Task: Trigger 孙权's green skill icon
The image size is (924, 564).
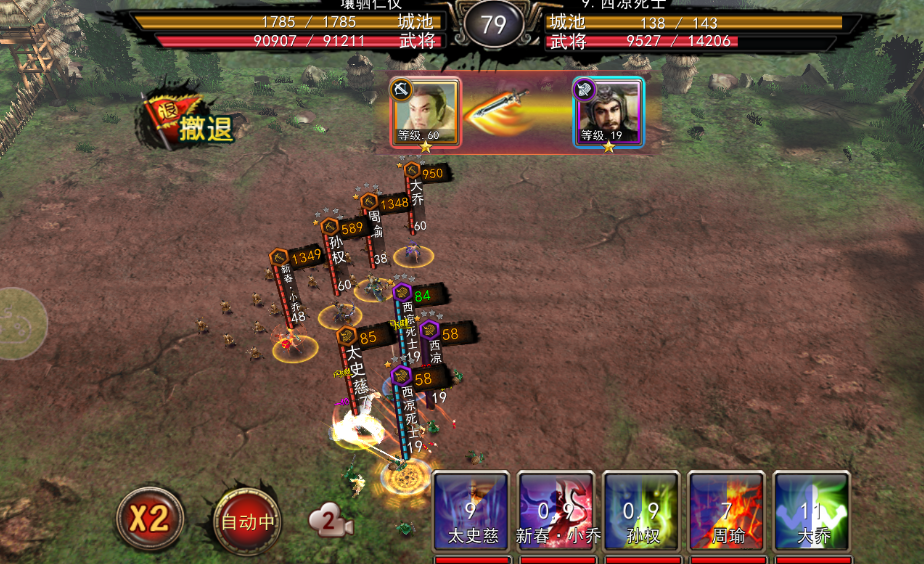Action: 641,511
